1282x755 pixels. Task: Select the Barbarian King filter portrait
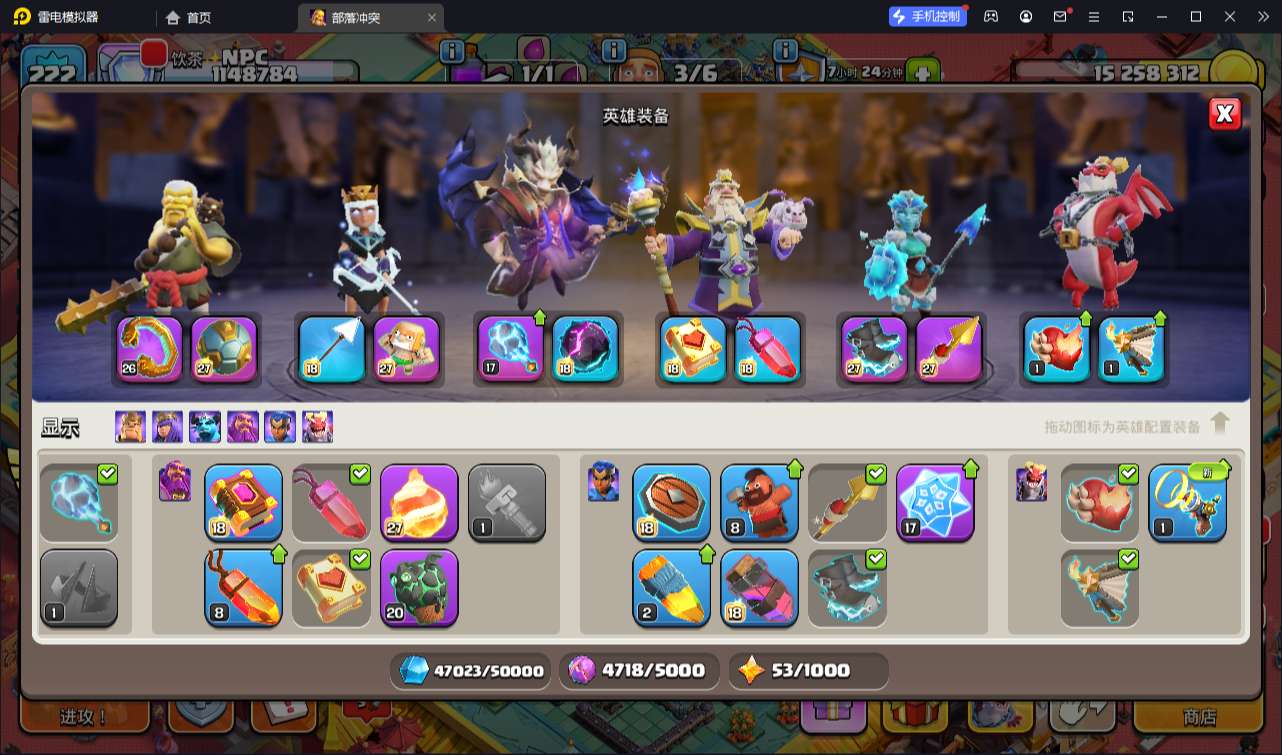[x=130, y=427]
